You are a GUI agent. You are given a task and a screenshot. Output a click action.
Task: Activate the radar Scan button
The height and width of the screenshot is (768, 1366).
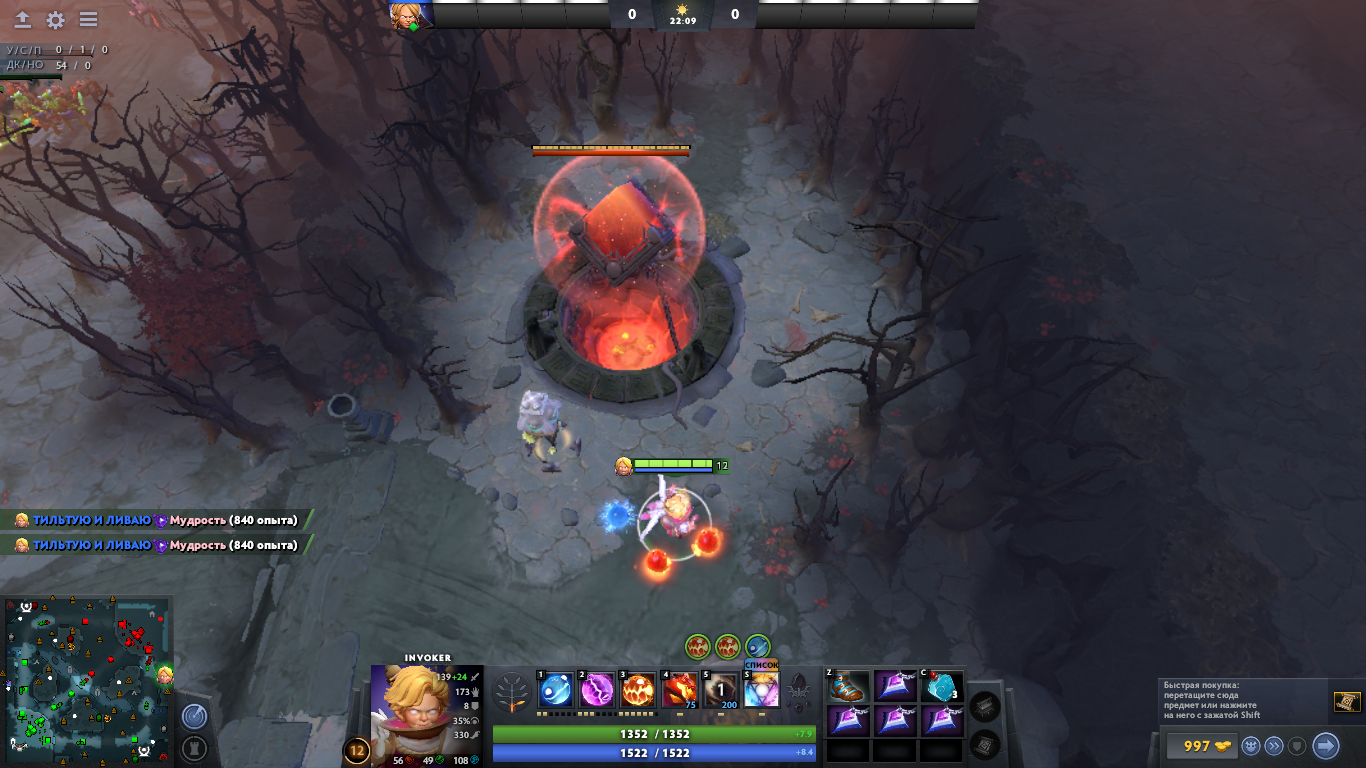point(194,716)
